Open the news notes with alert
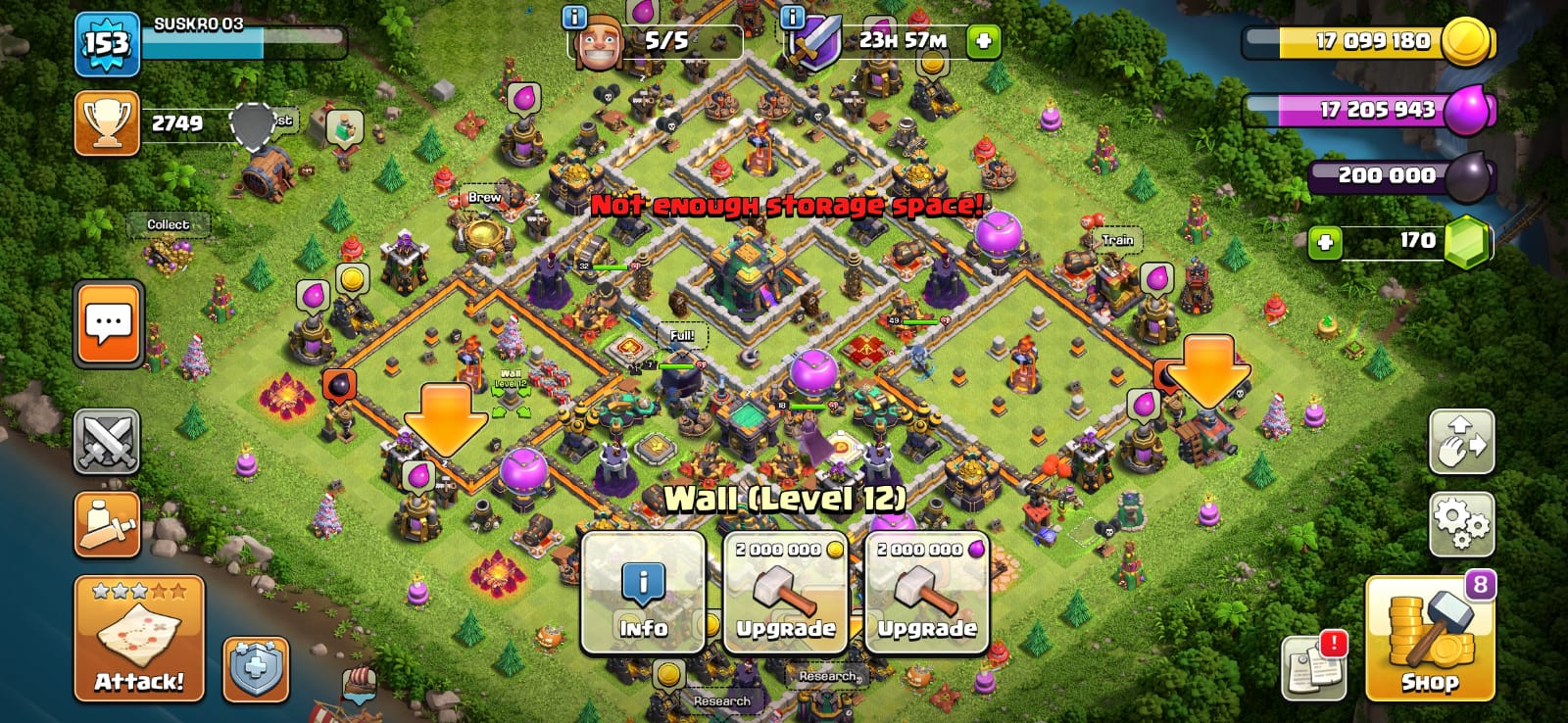Image resolution: width=1568 pixels, height=723 pixels. click(x=1313, y=667)
